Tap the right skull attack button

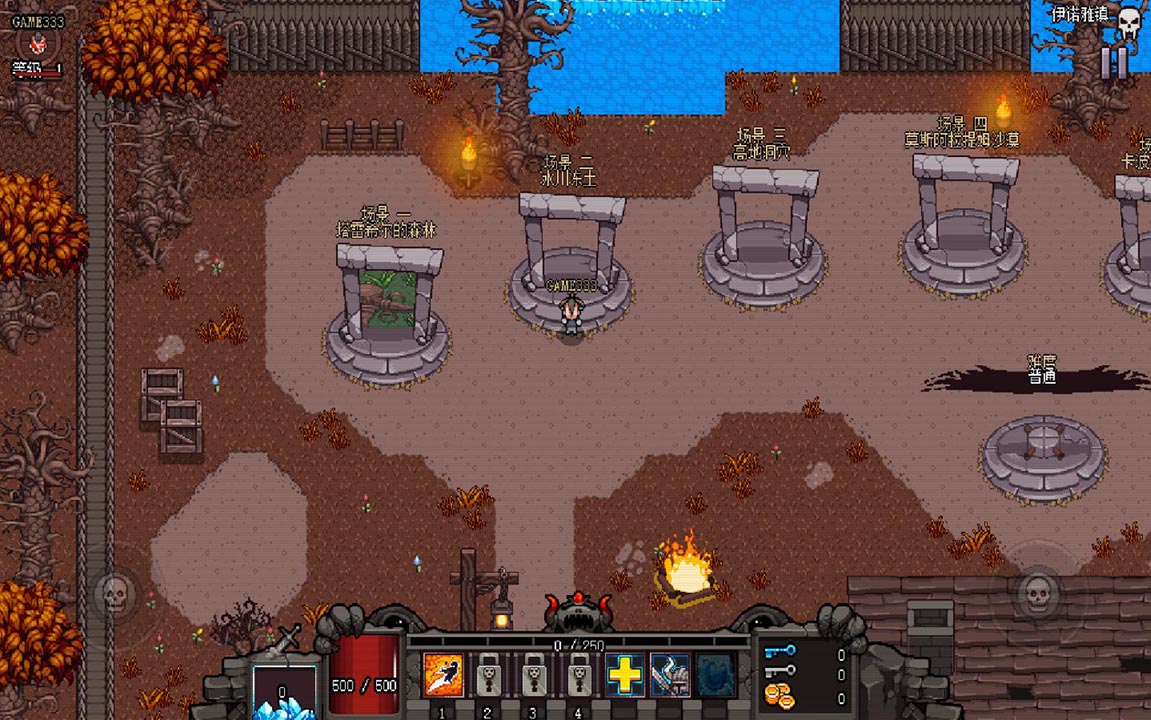(x=1037, y=594)
